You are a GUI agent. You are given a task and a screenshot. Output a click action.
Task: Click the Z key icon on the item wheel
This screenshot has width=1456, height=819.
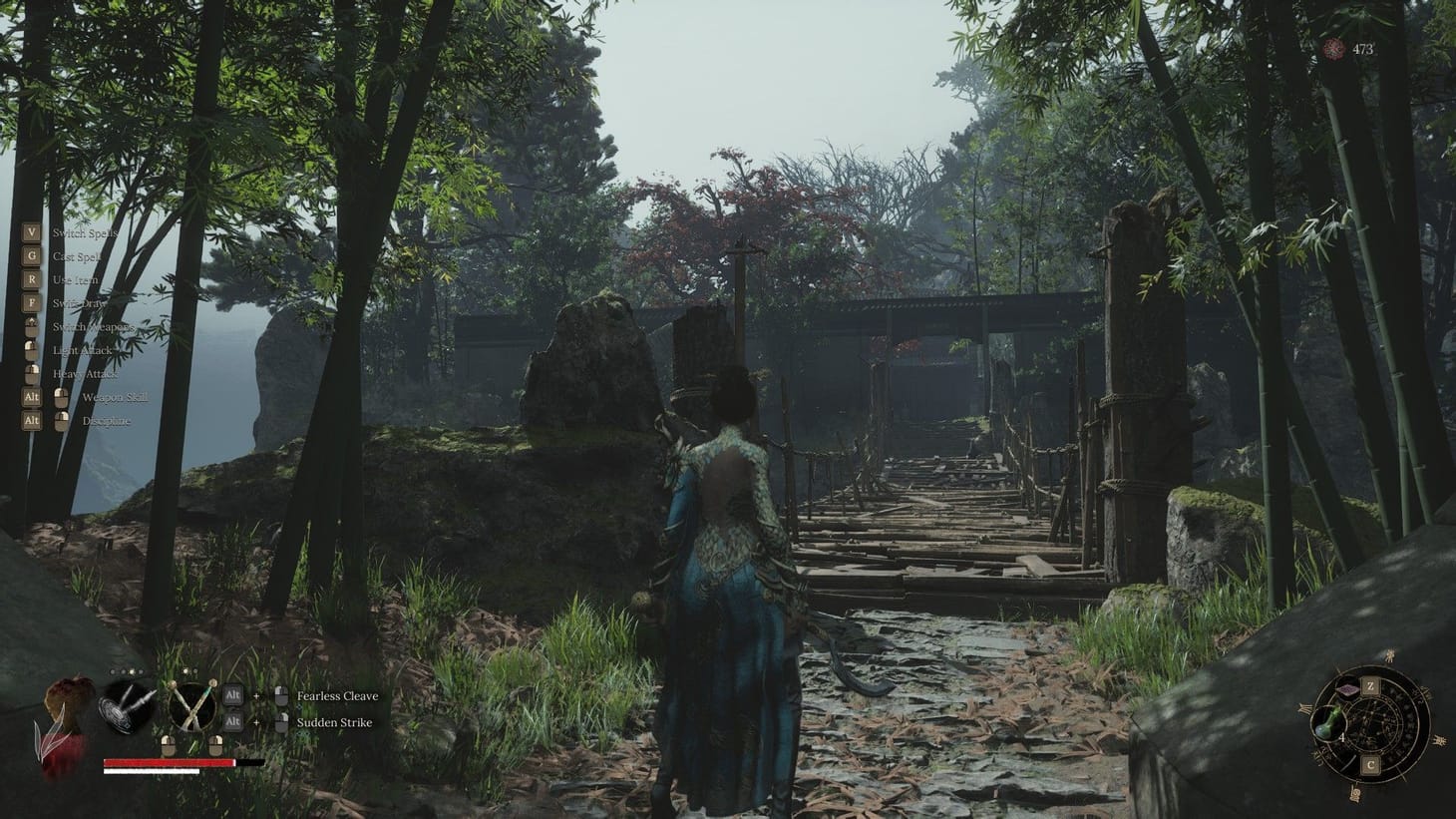click(1371, 685)
